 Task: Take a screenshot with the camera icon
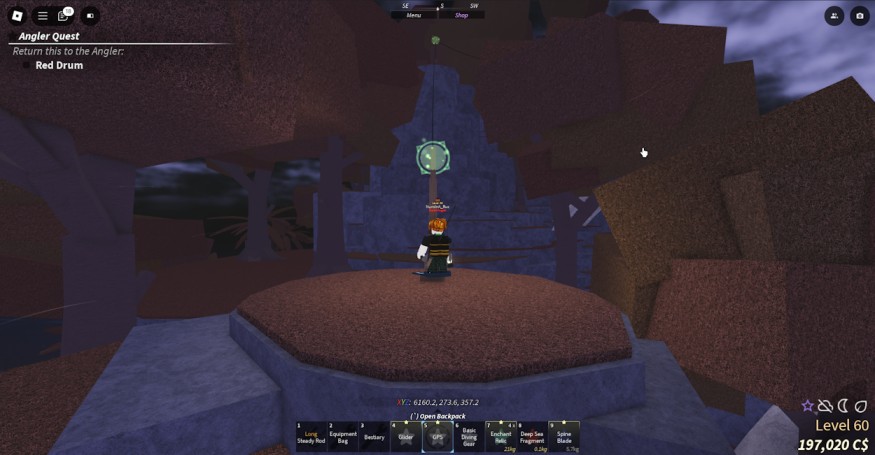click(859, 16)
